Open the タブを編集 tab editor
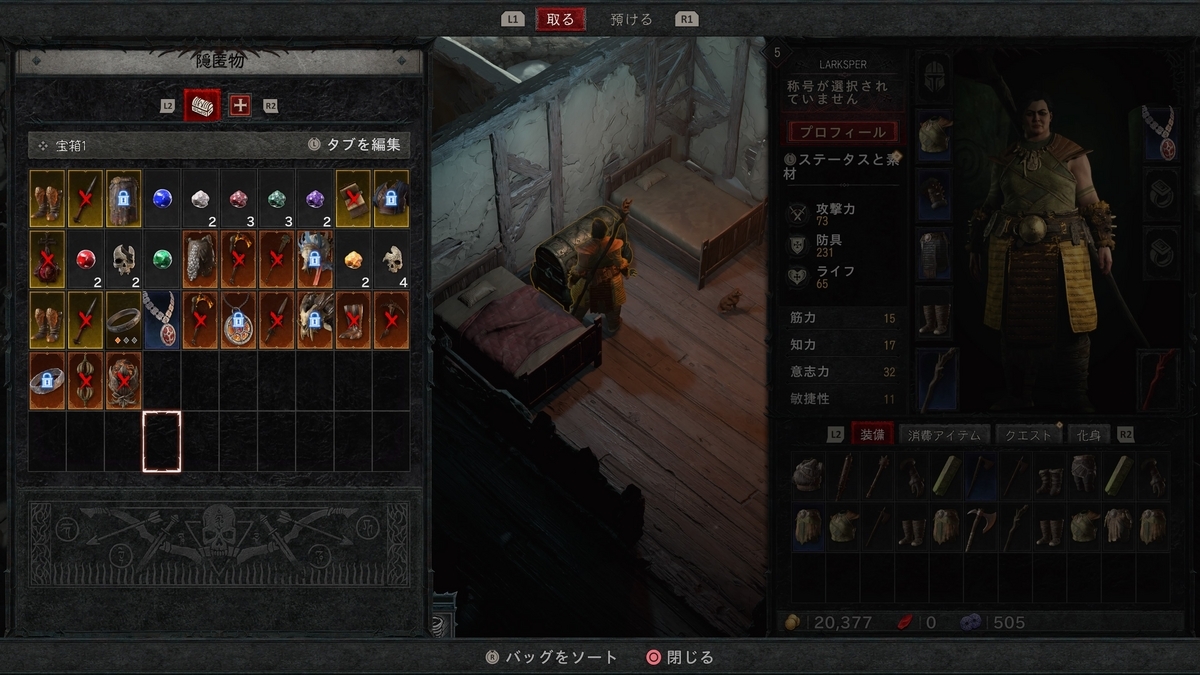Viewport: 1200px width, 675px height. (354, 145)
